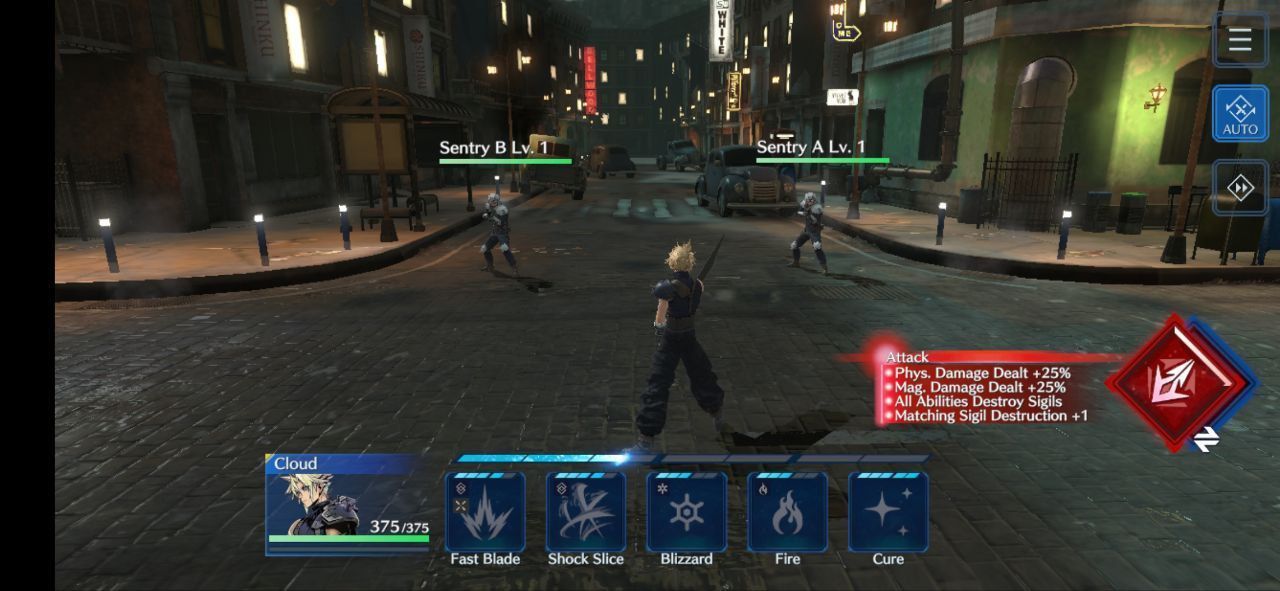This screenshot has width=1280, height=591.
Task: Select the Cure ability
Action: pyautogui.click(x=888, y=512)
